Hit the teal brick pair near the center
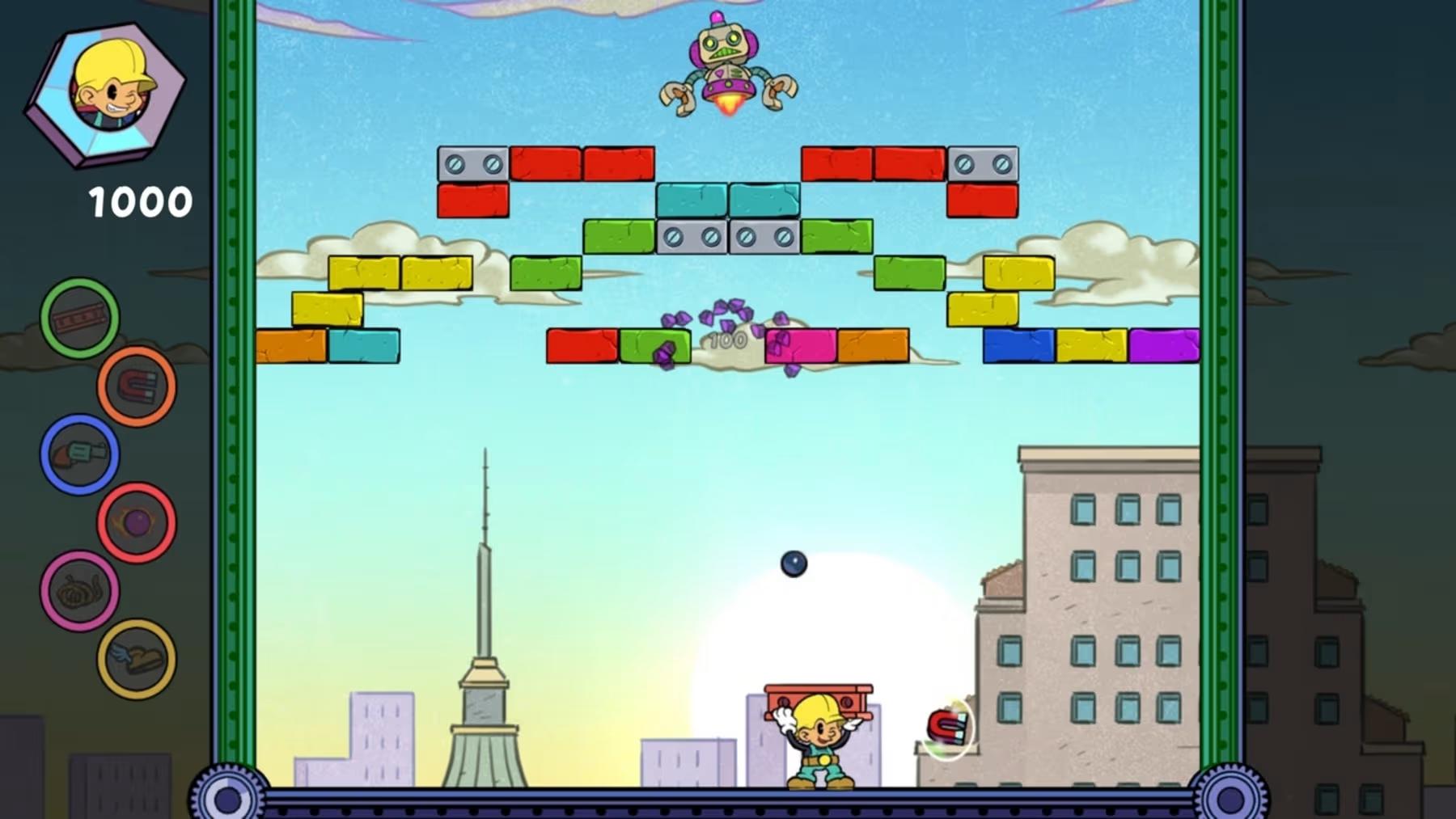 [x=726, y=200]
